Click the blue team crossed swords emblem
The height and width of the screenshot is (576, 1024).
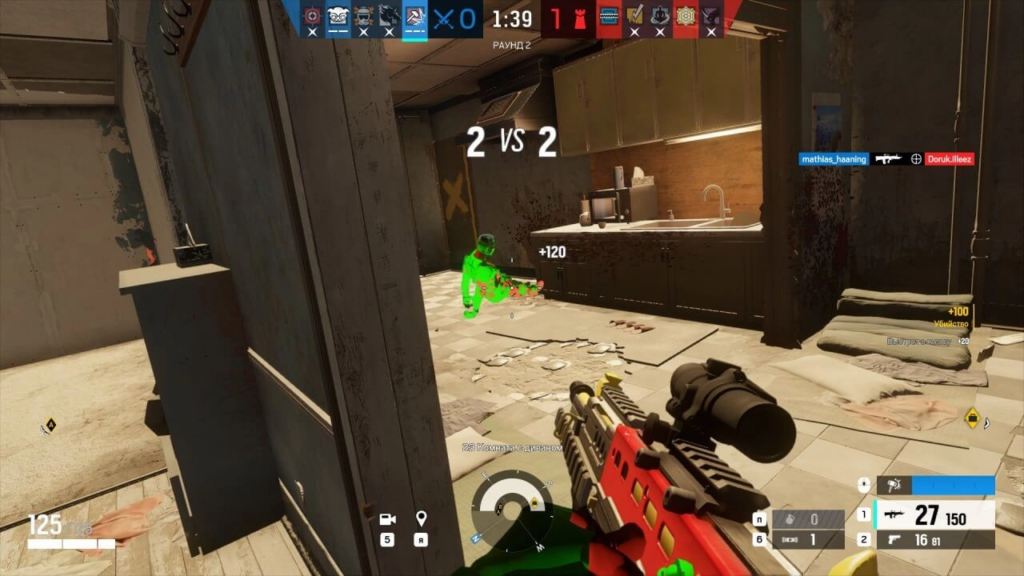click(444, 18)
